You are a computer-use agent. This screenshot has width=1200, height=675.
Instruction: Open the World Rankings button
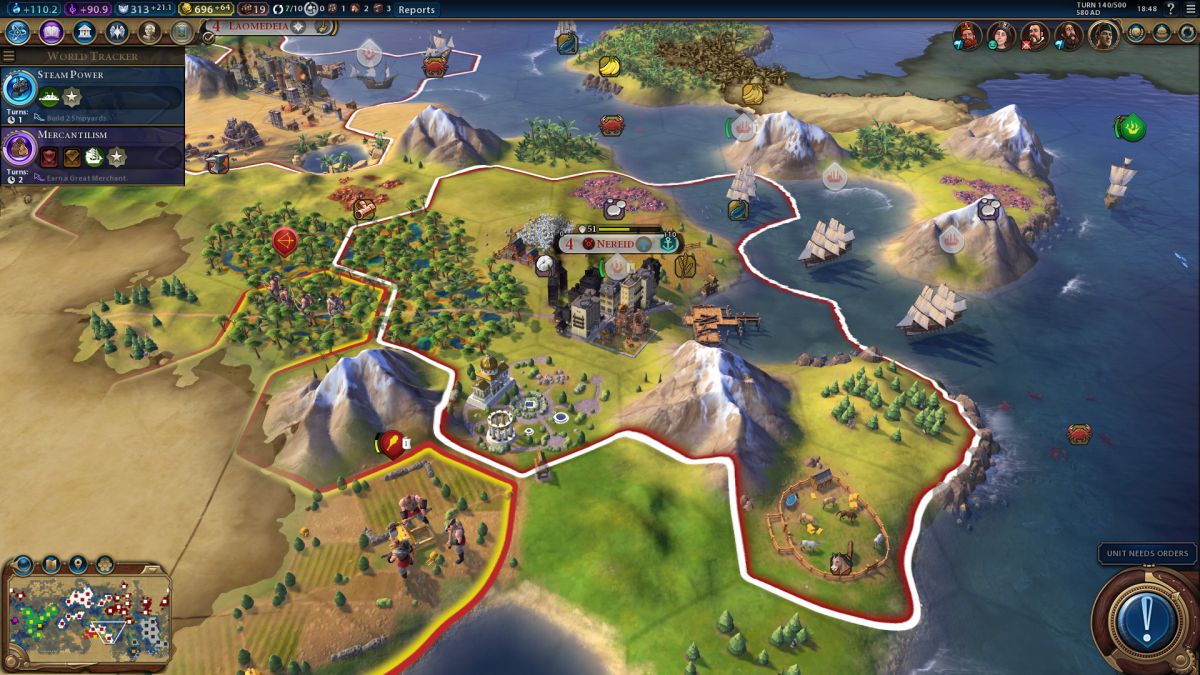1137,33
